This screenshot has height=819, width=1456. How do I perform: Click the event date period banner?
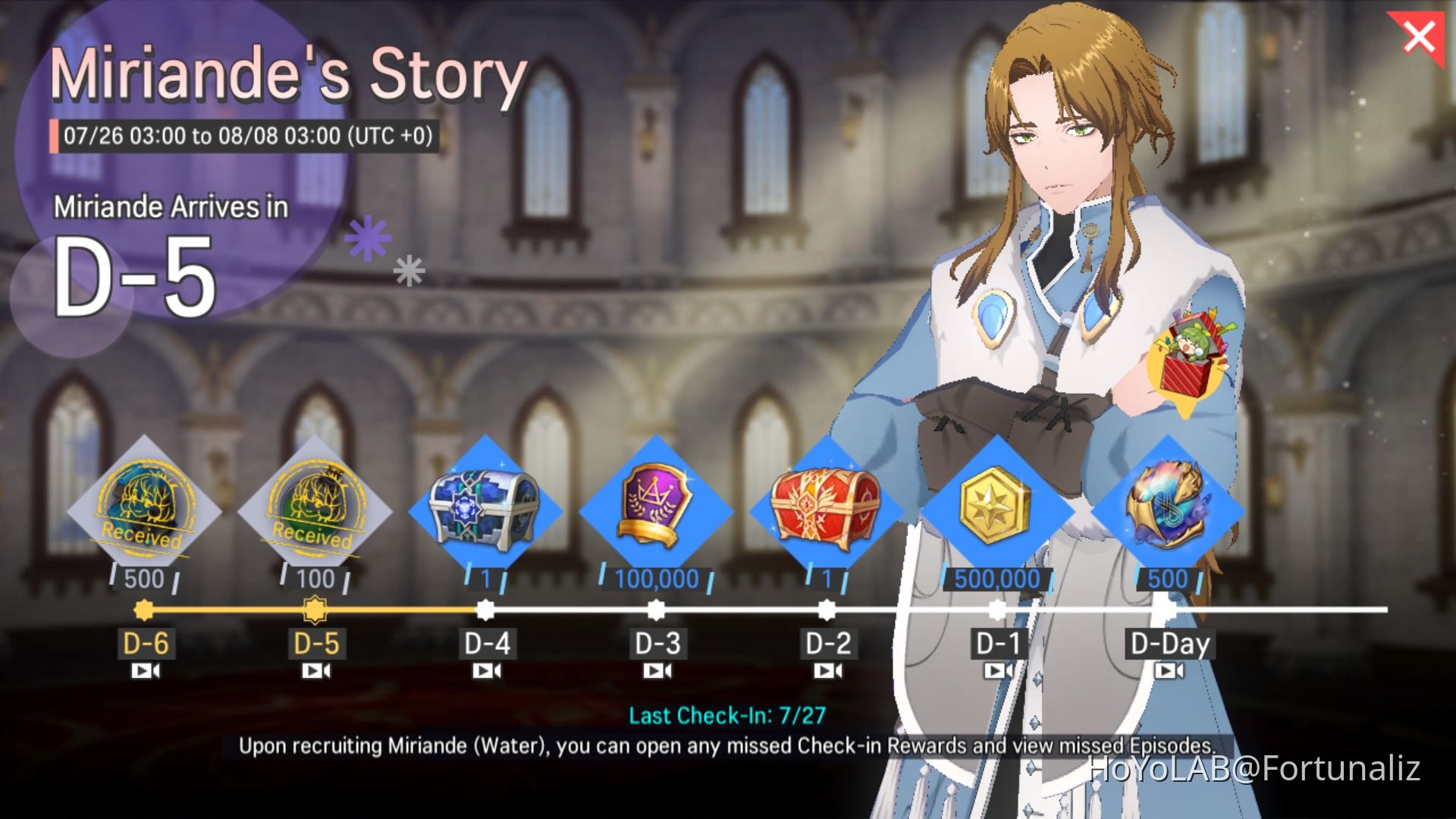(x=245, y=137)
